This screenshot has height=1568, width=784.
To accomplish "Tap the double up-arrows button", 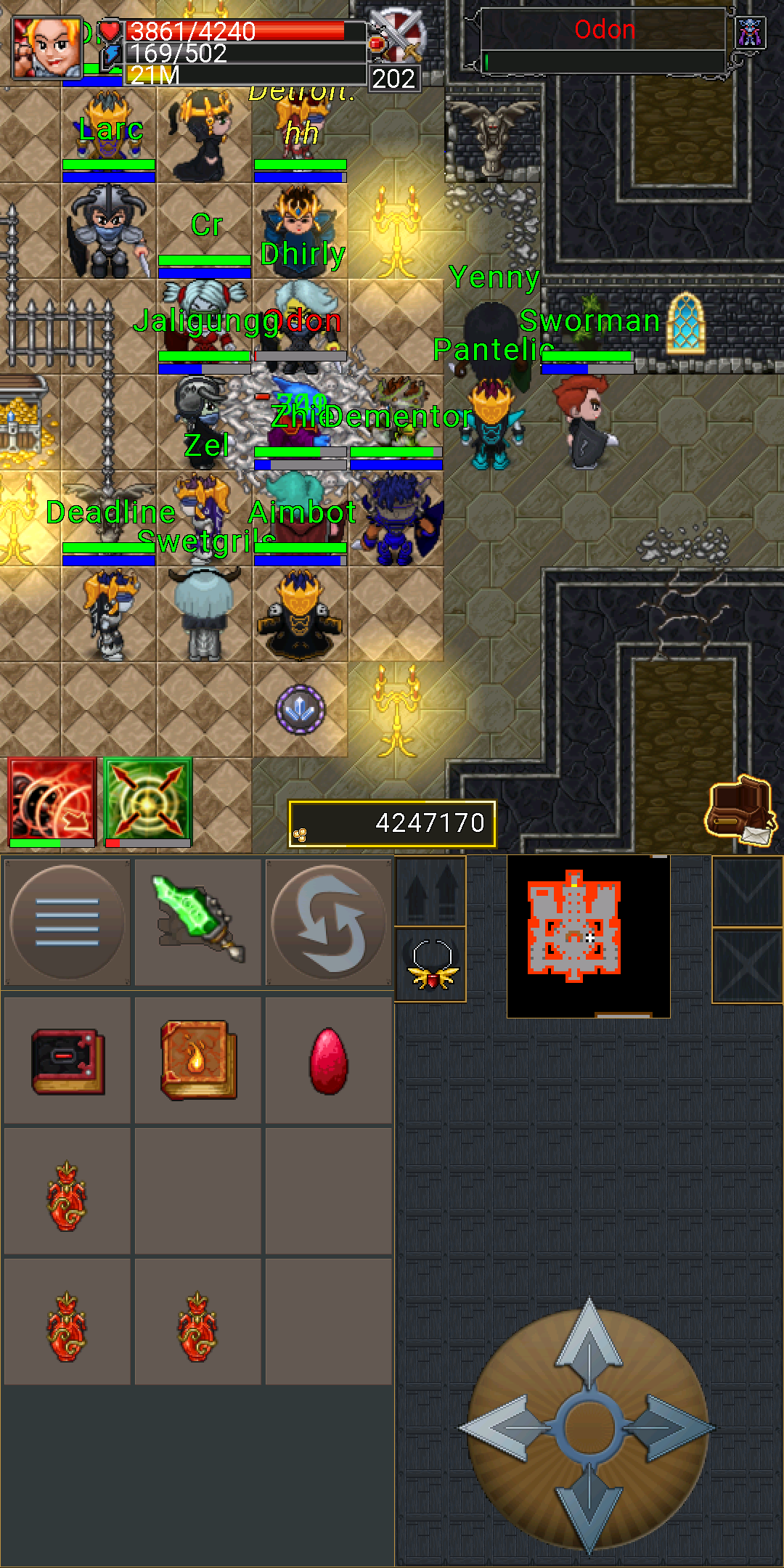I will 430,891.
